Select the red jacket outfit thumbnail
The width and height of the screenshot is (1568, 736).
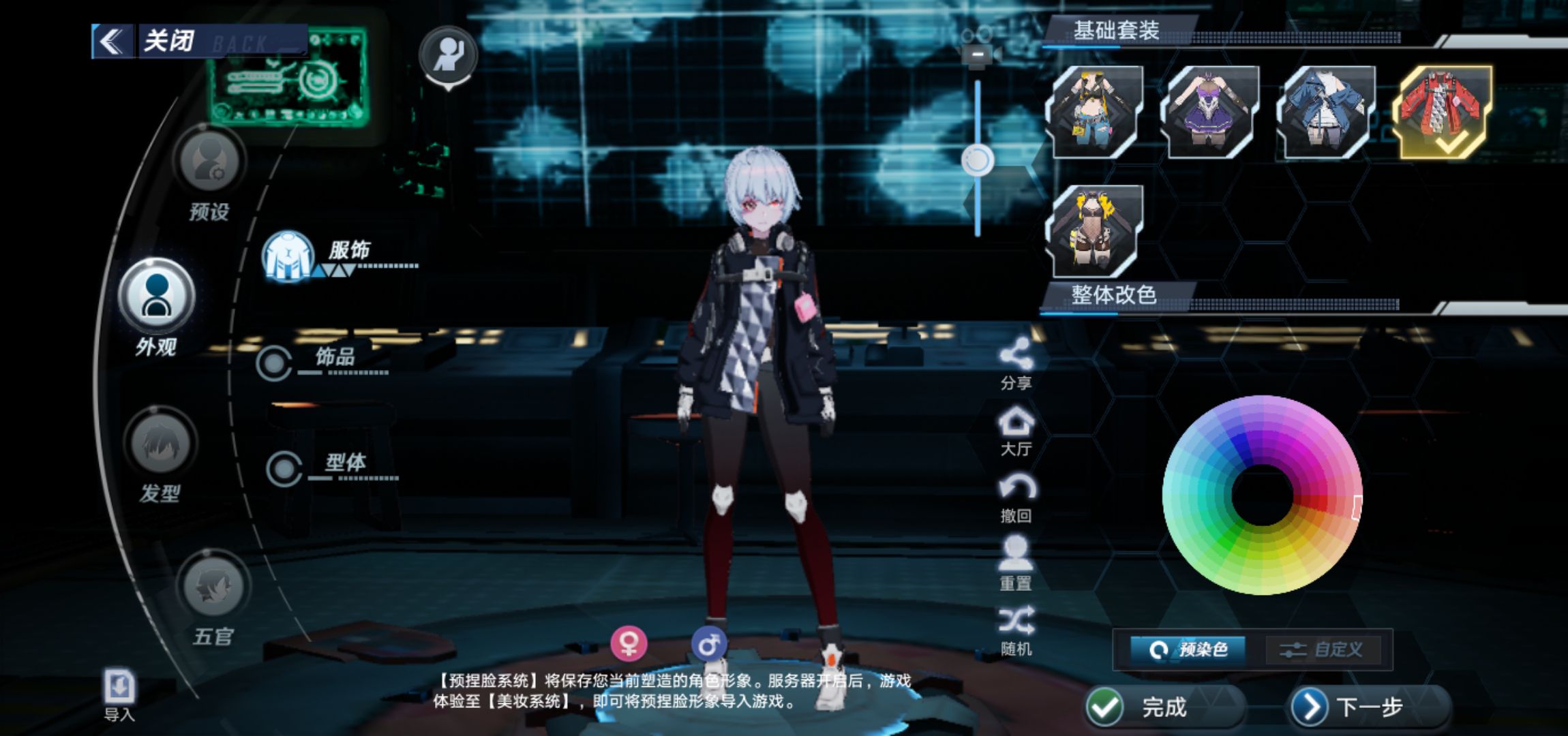[1445, 112]
